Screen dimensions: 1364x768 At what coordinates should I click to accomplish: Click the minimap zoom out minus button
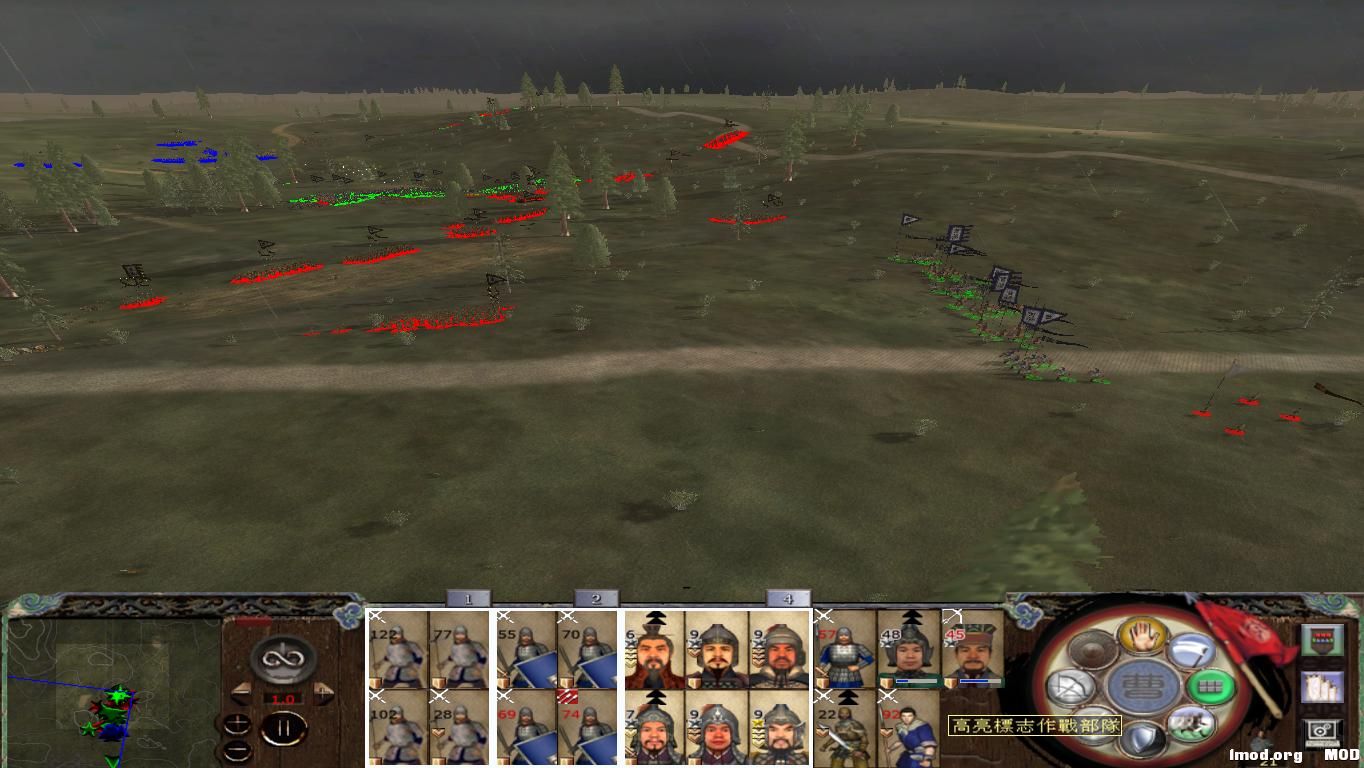pyautogui.click(x=237, y=750)
